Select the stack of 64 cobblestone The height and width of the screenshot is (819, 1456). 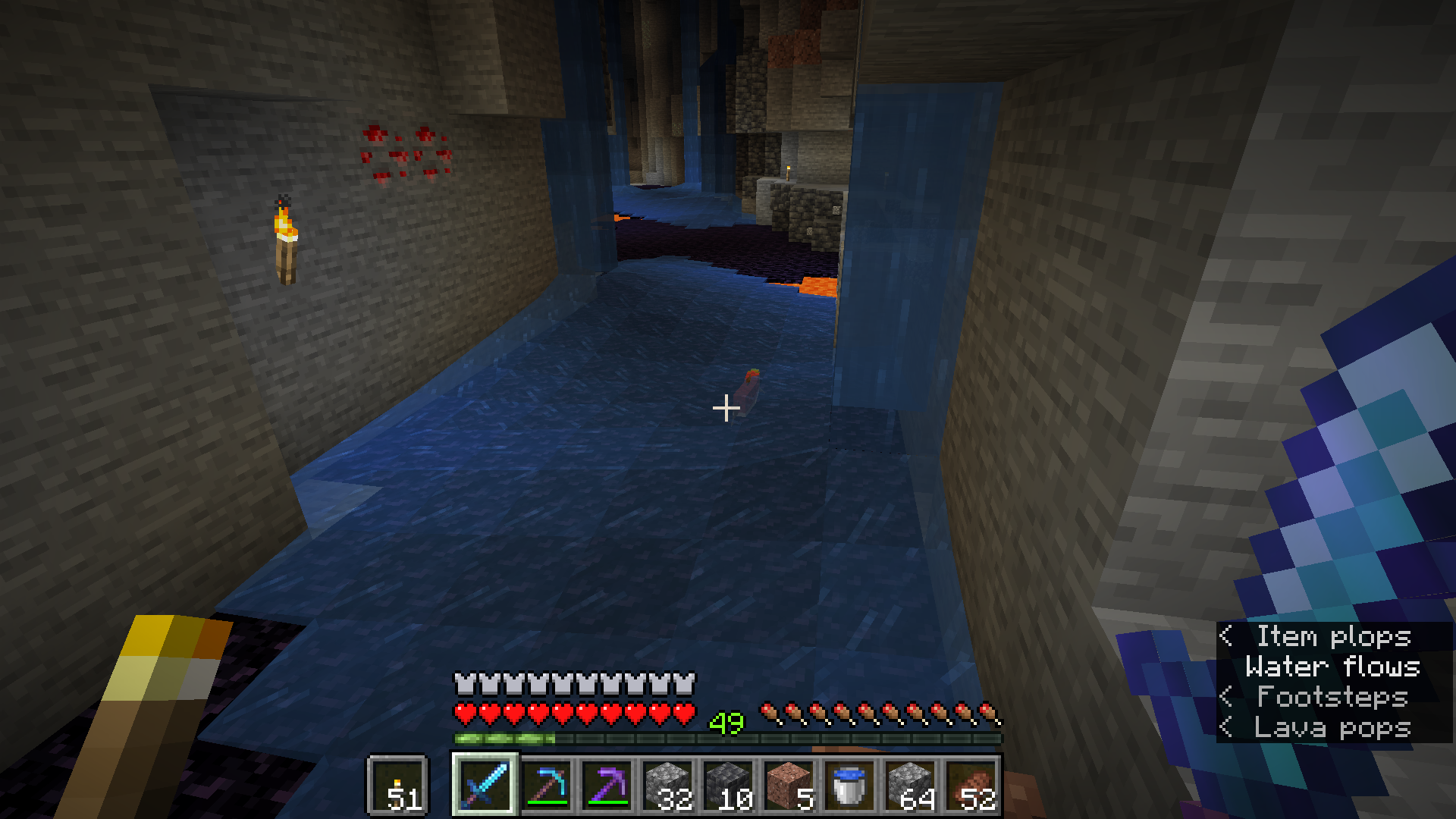coord(910,785)
